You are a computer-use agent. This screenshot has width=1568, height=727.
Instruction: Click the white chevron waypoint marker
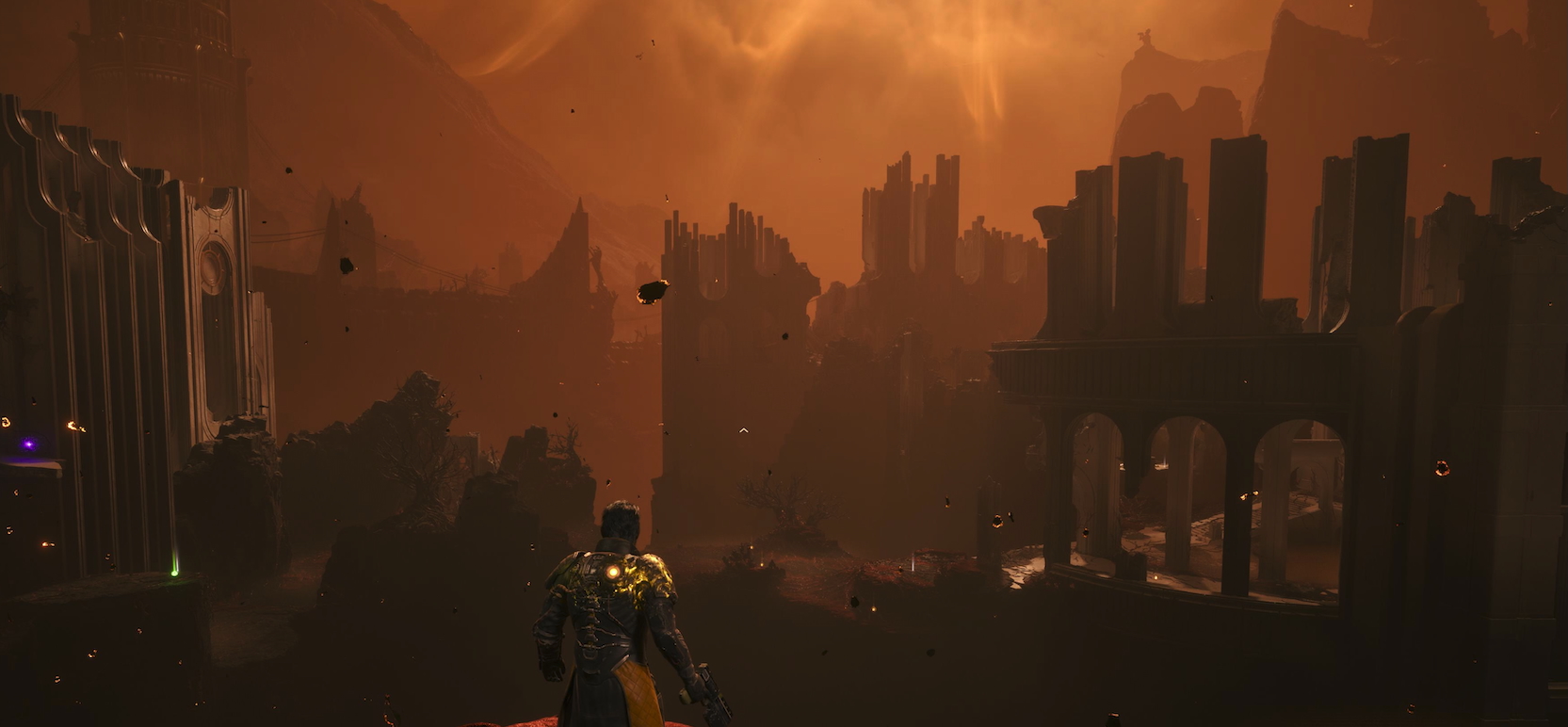click(744, 430)
